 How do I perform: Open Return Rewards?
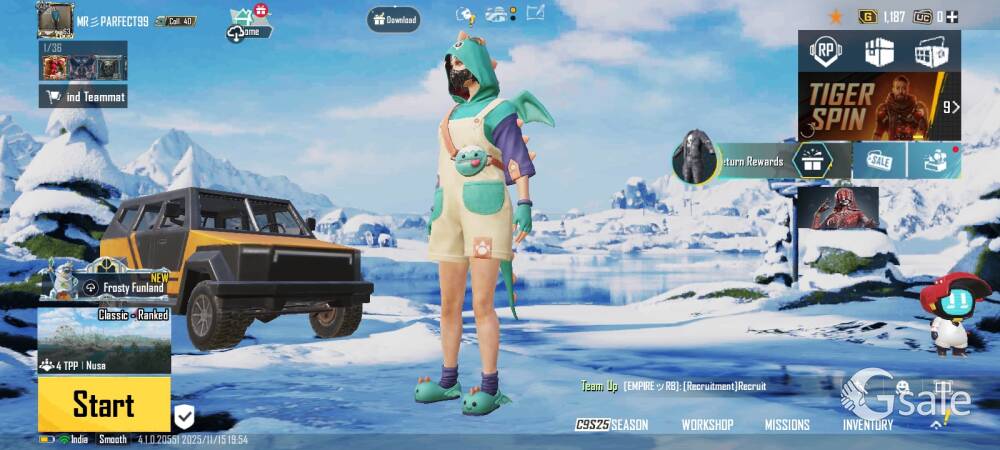(x=740, y=160)
